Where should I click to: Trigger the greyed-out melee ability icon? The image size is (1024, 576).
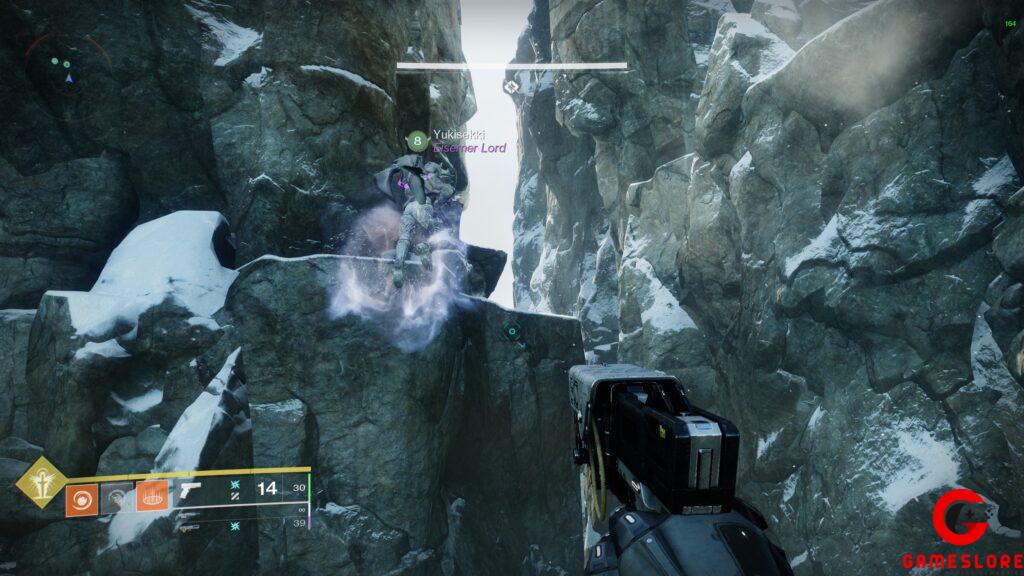116,499
